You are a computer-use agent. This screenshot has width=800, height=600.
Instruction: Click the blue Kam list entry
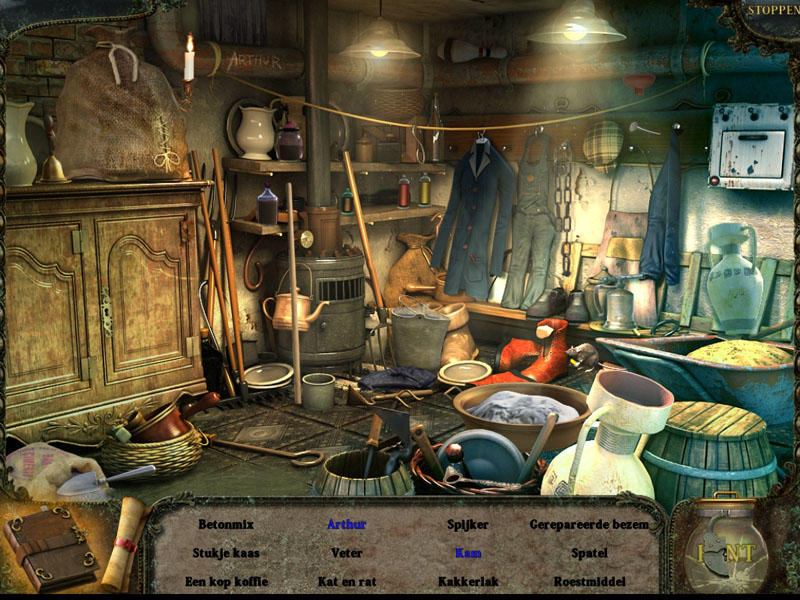pos(467,552)
